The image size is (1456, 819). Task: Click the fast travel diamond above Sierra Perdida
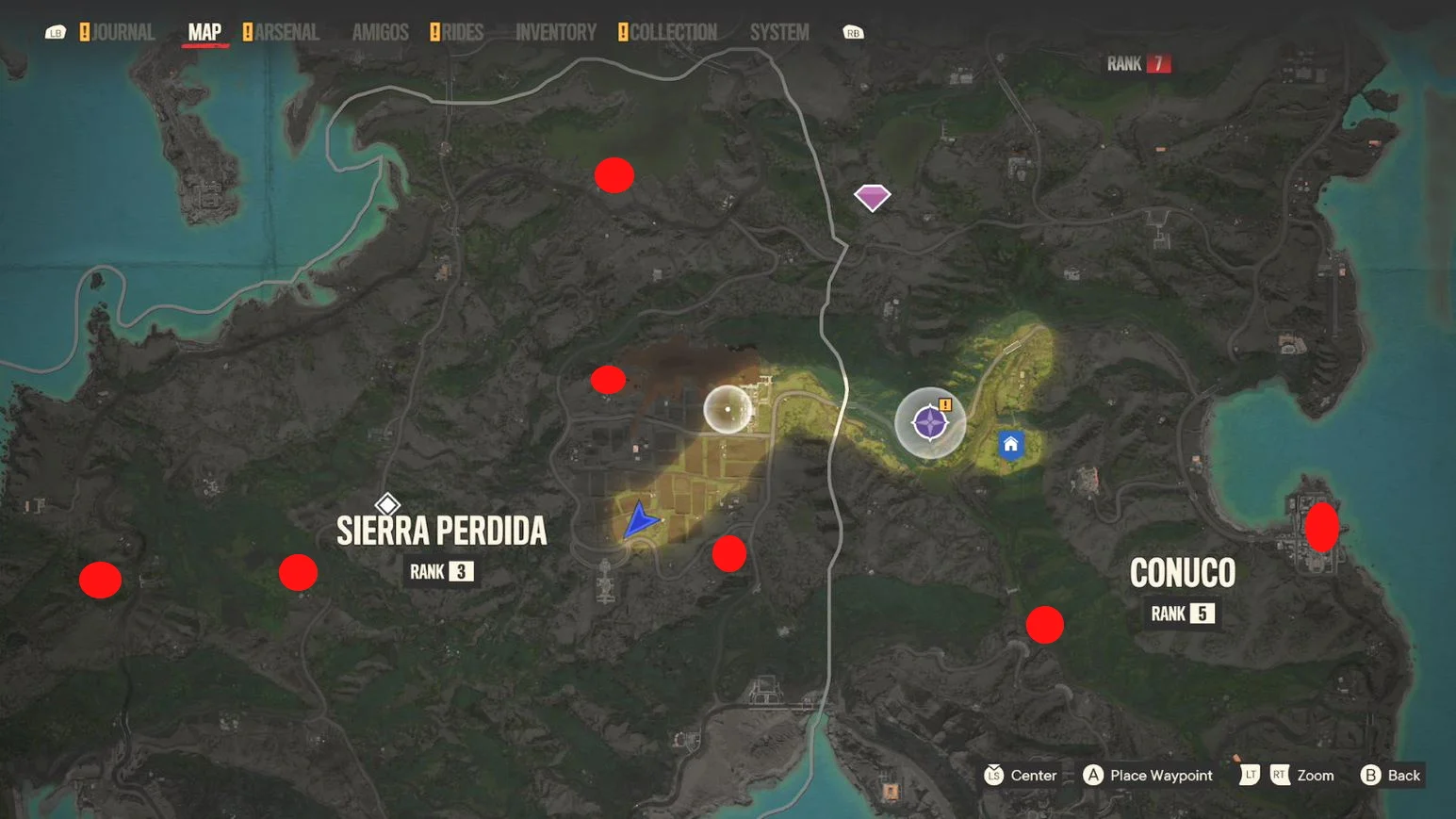[x=387, y=502]
